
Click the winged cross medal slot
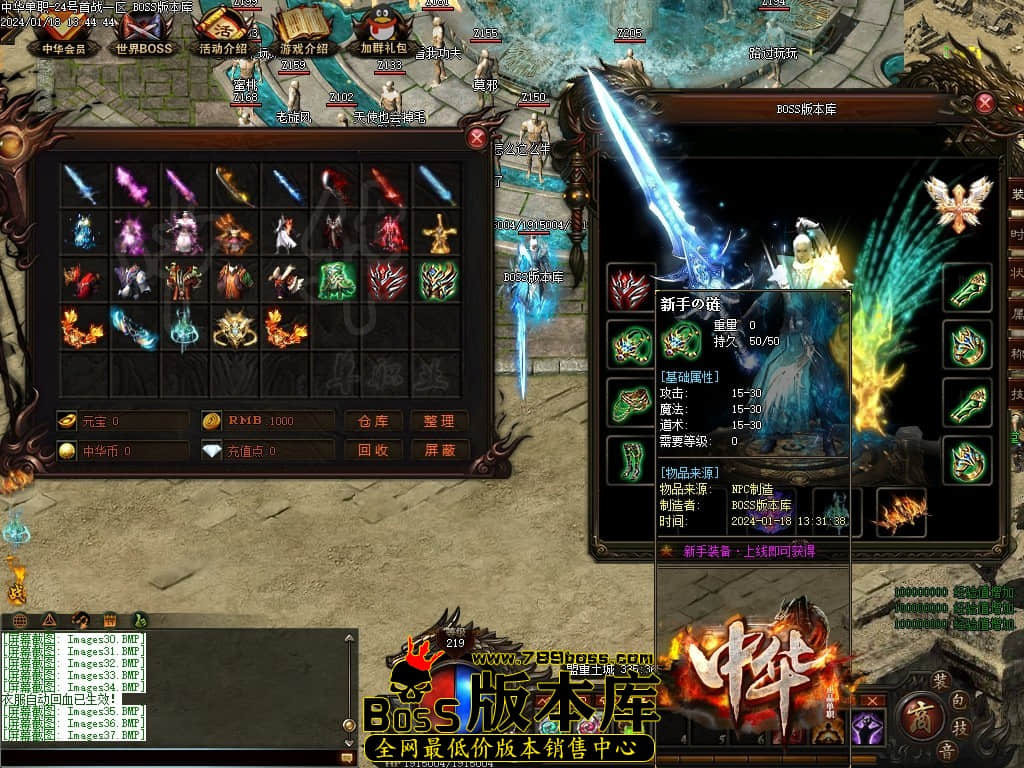(958, 199)
